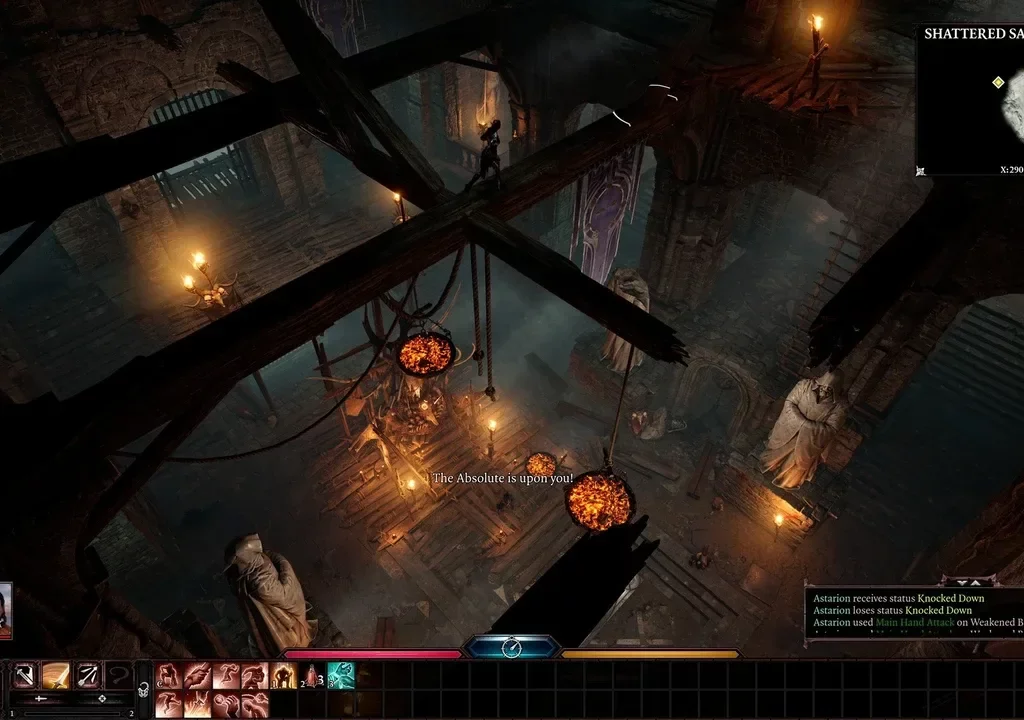This screenshot has width=1024, height=720.
Task: Select the bow ranged weapon slot
Action: coord(87,676)
